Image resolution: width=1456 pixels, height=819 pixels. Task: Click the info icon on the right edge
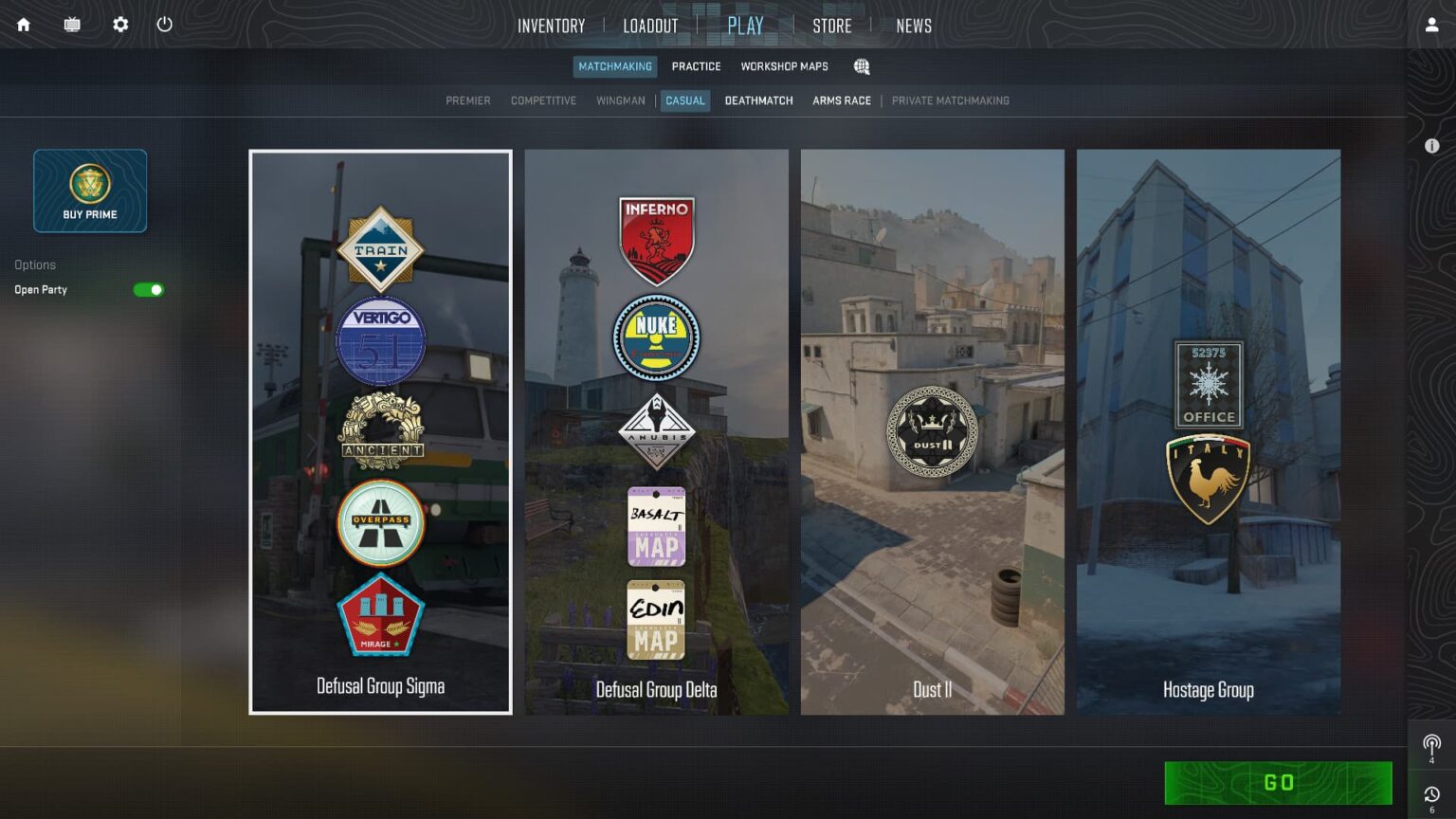point(1431,145)
